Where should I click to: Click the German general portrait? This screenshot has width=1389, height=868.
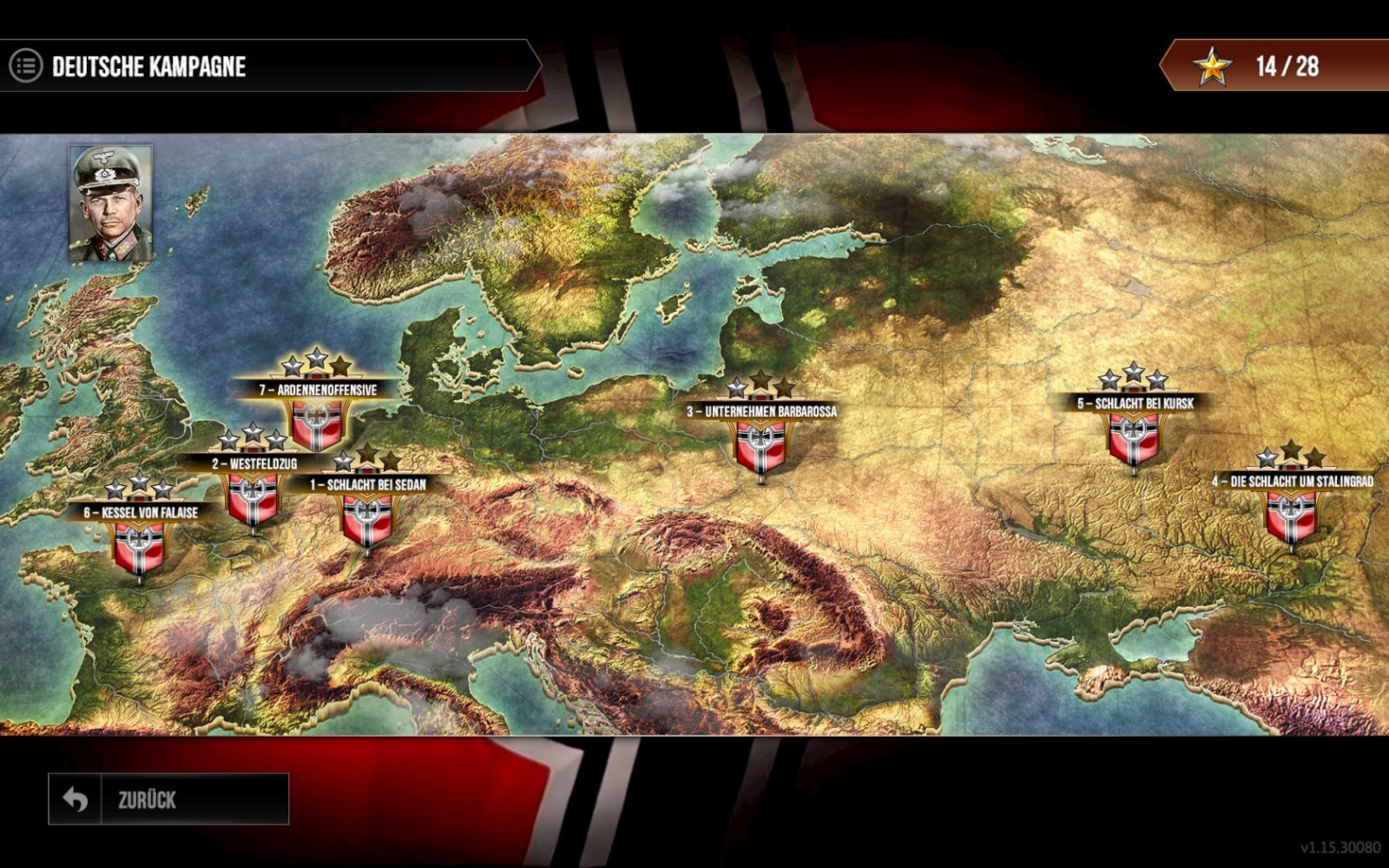[x=111, y=203]
